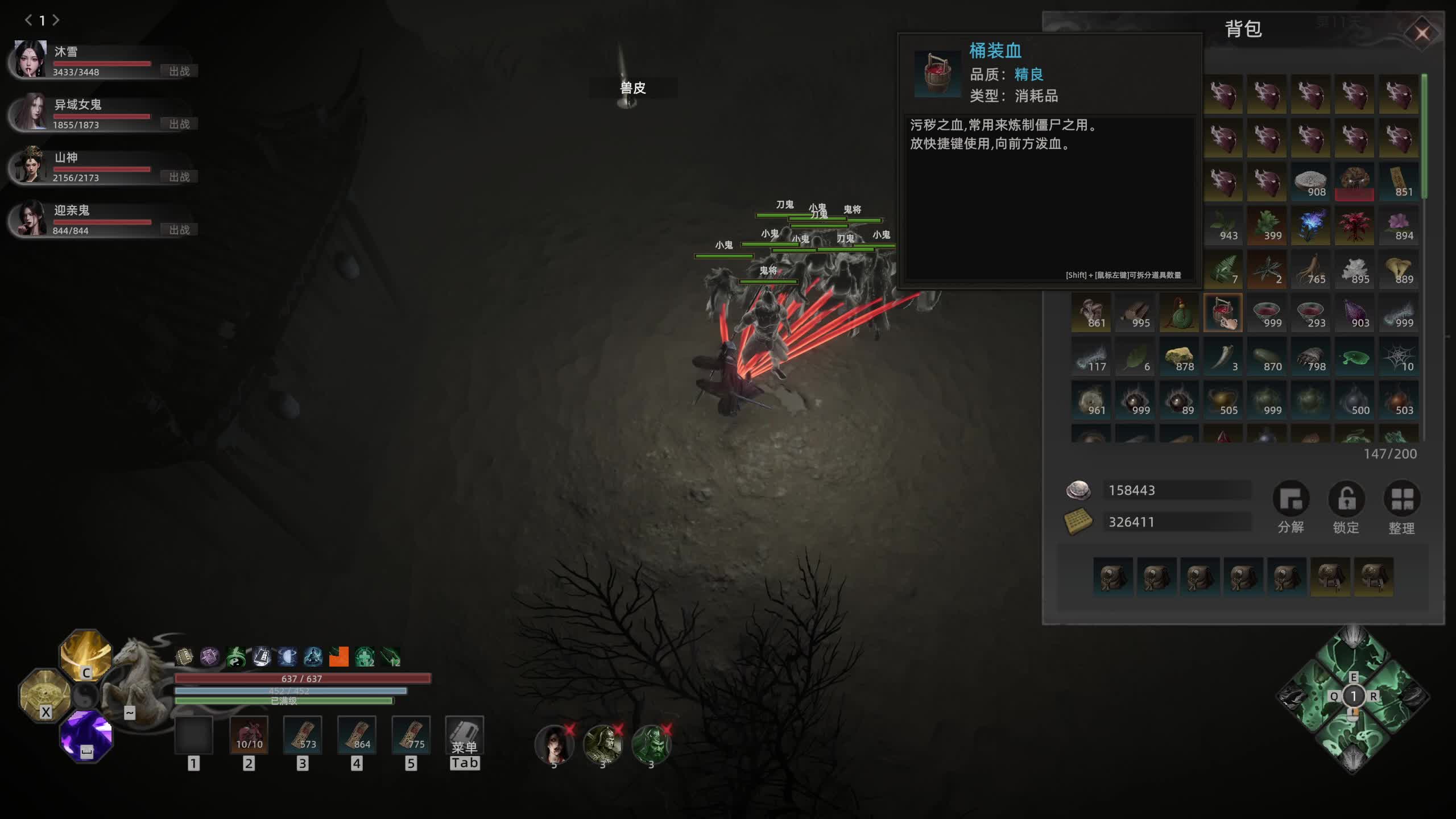Screen dimensions: 1456x819
Task: Click the green-armored general summon portrait
Action: tap(651, 744)
